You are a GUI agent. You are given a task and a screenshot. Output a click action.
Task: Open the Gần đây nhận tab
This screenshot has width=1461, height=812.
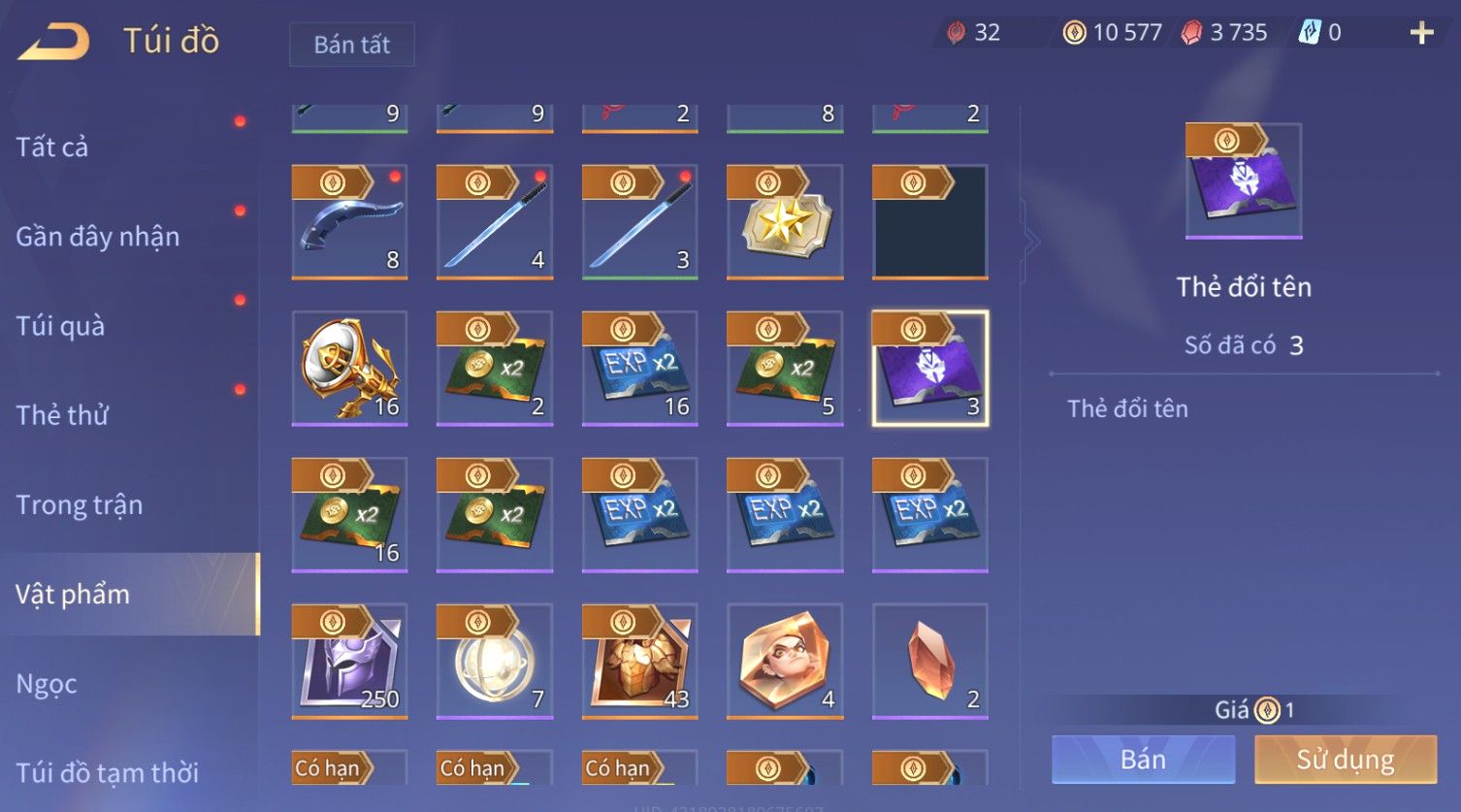tap(98, 237)
